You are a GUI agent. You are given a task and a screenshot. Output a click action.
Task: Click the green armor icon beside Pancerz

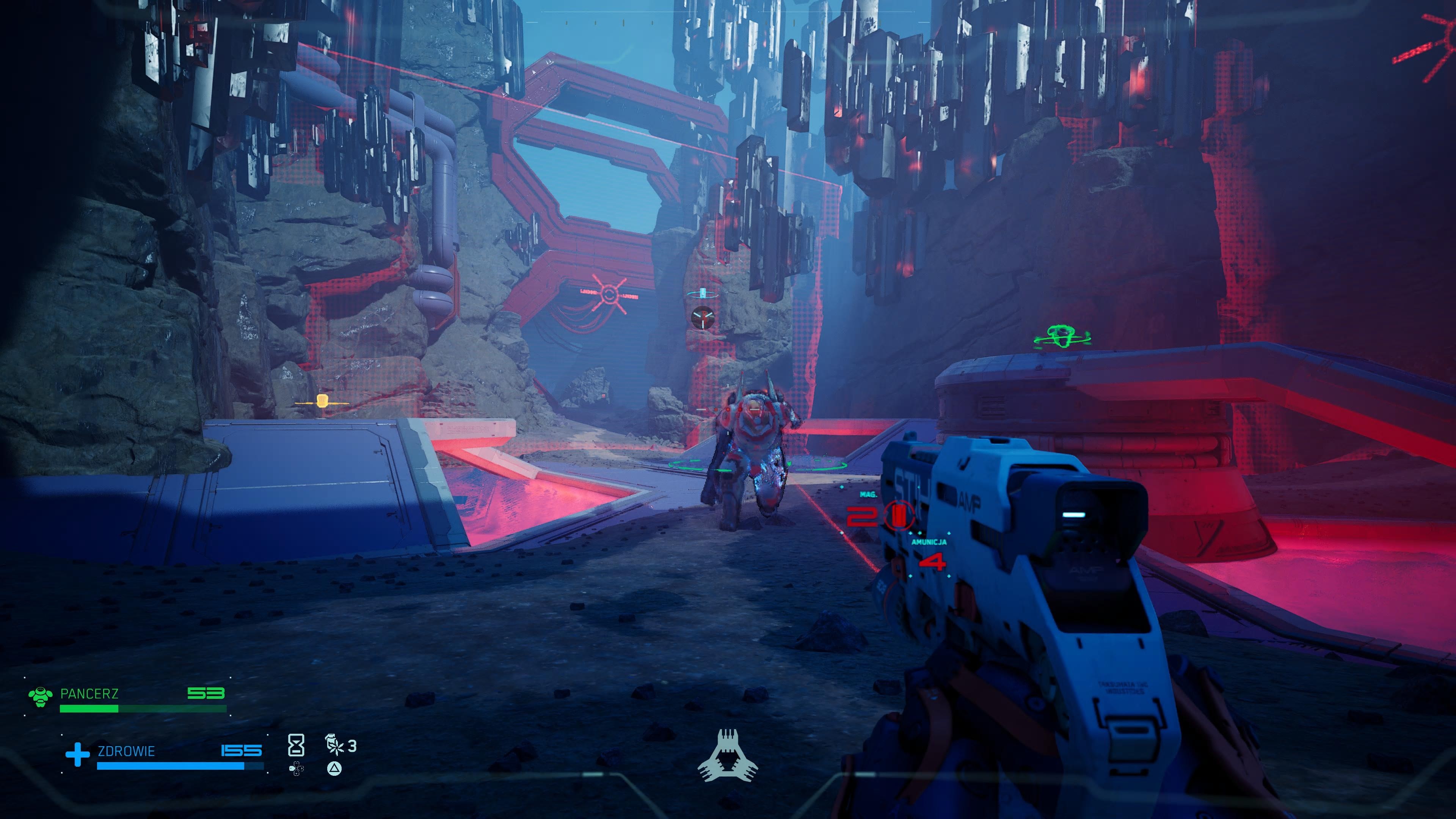point(40,697)
